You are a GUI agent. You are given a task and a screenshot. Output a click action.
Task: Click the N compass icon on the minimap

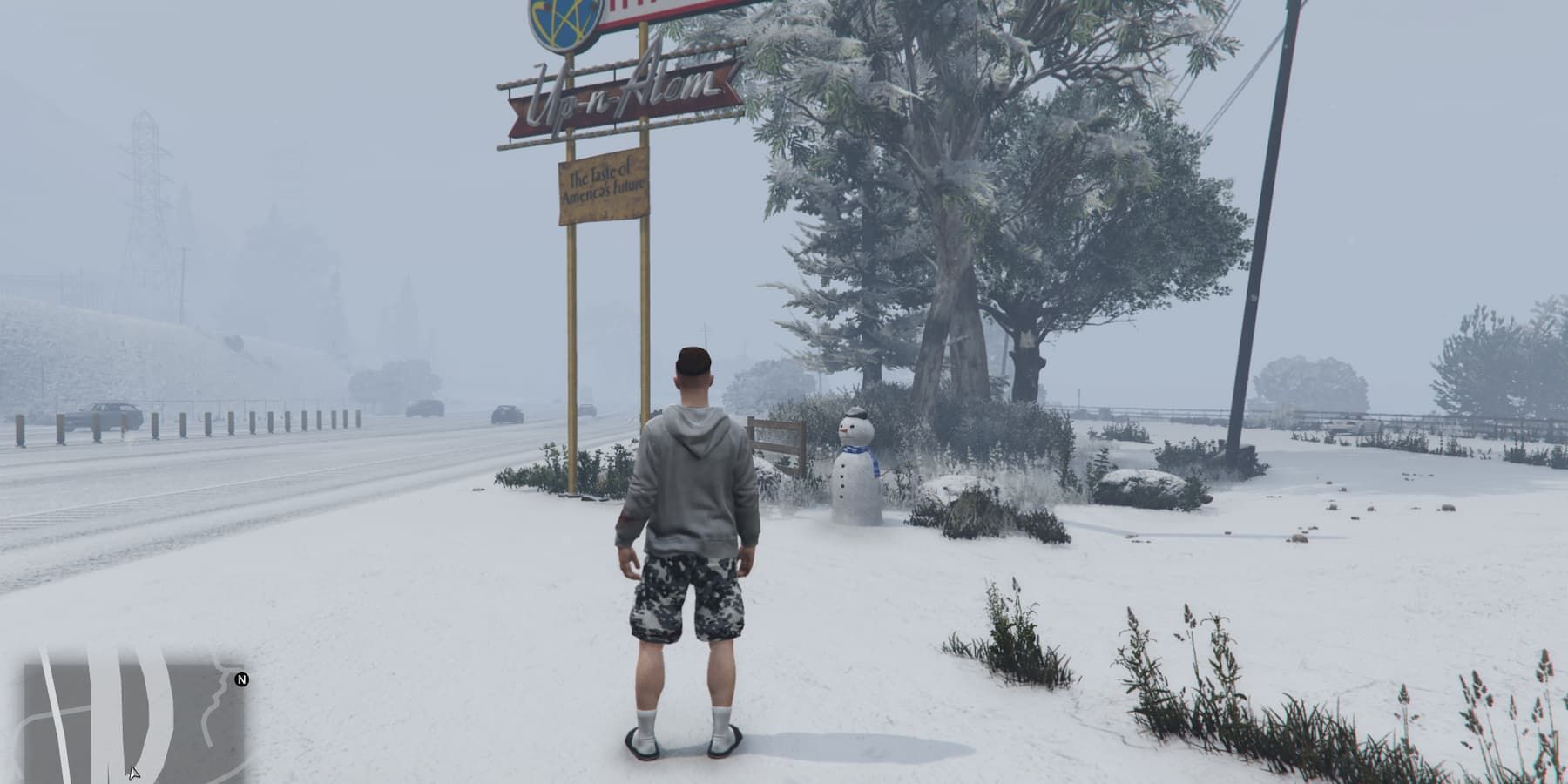[x=241, y=680]
